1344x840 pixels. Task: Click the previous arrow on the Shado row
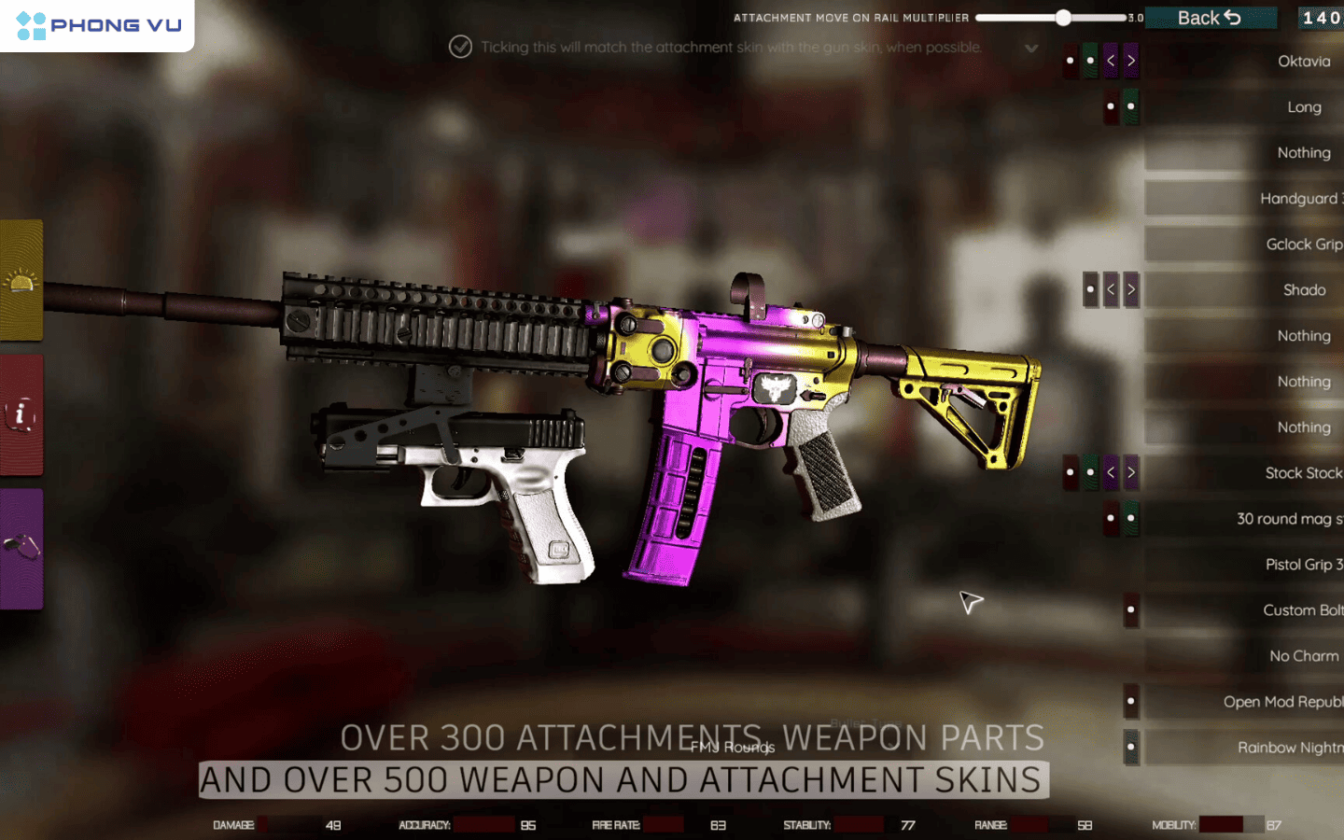click(1111, 290)
